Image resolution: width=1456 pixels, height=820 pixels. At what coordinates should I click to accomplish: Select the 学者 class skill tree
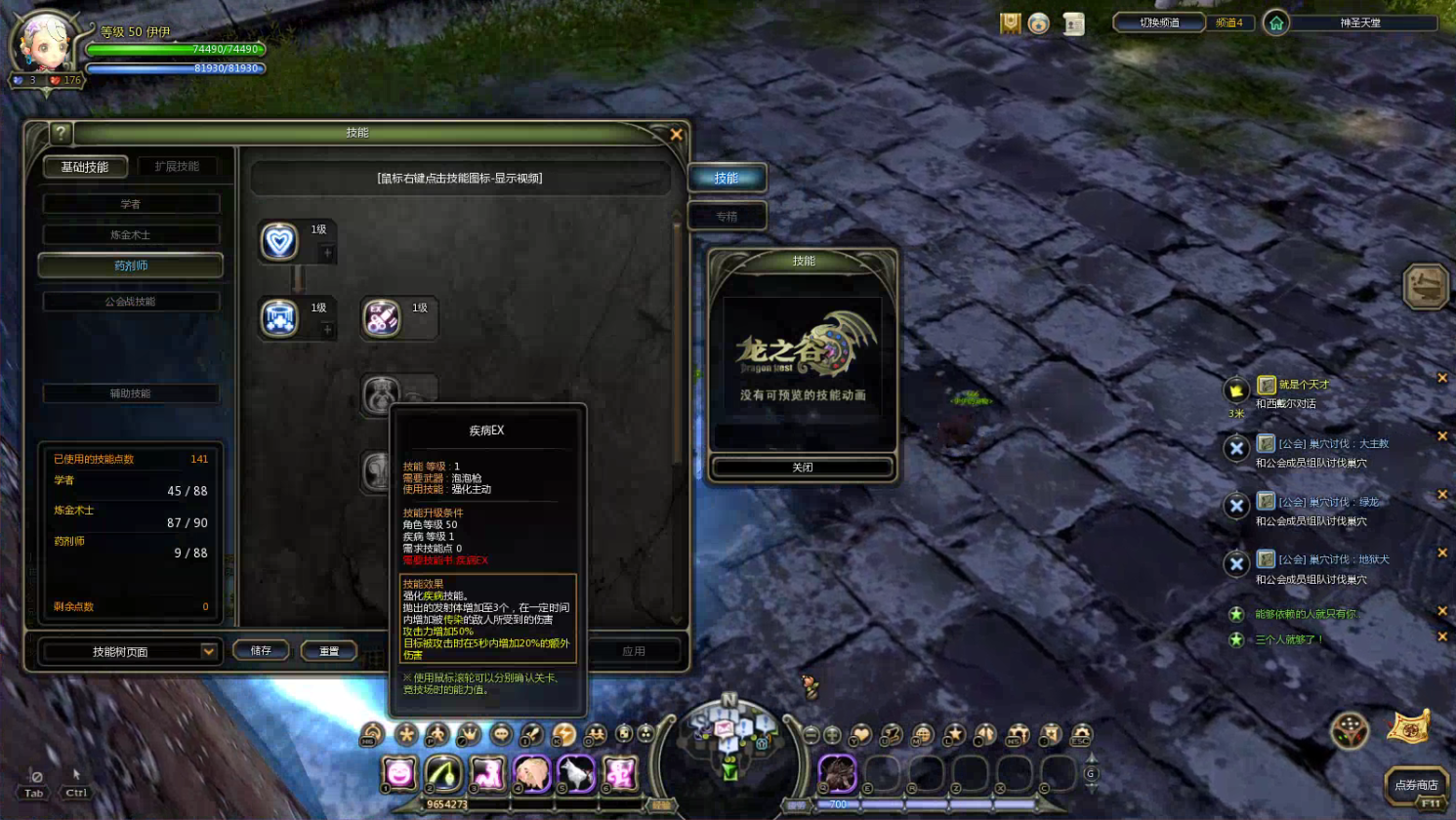point(131,204)
